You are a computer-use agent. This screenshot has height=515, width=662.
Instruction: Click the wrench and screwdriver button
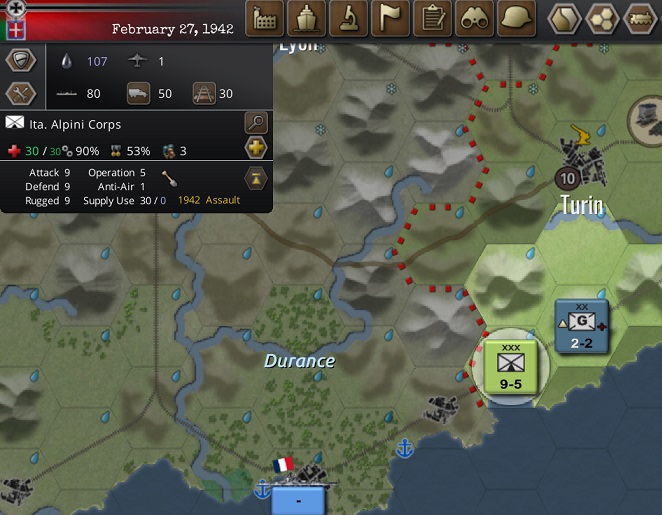[21, 94]
